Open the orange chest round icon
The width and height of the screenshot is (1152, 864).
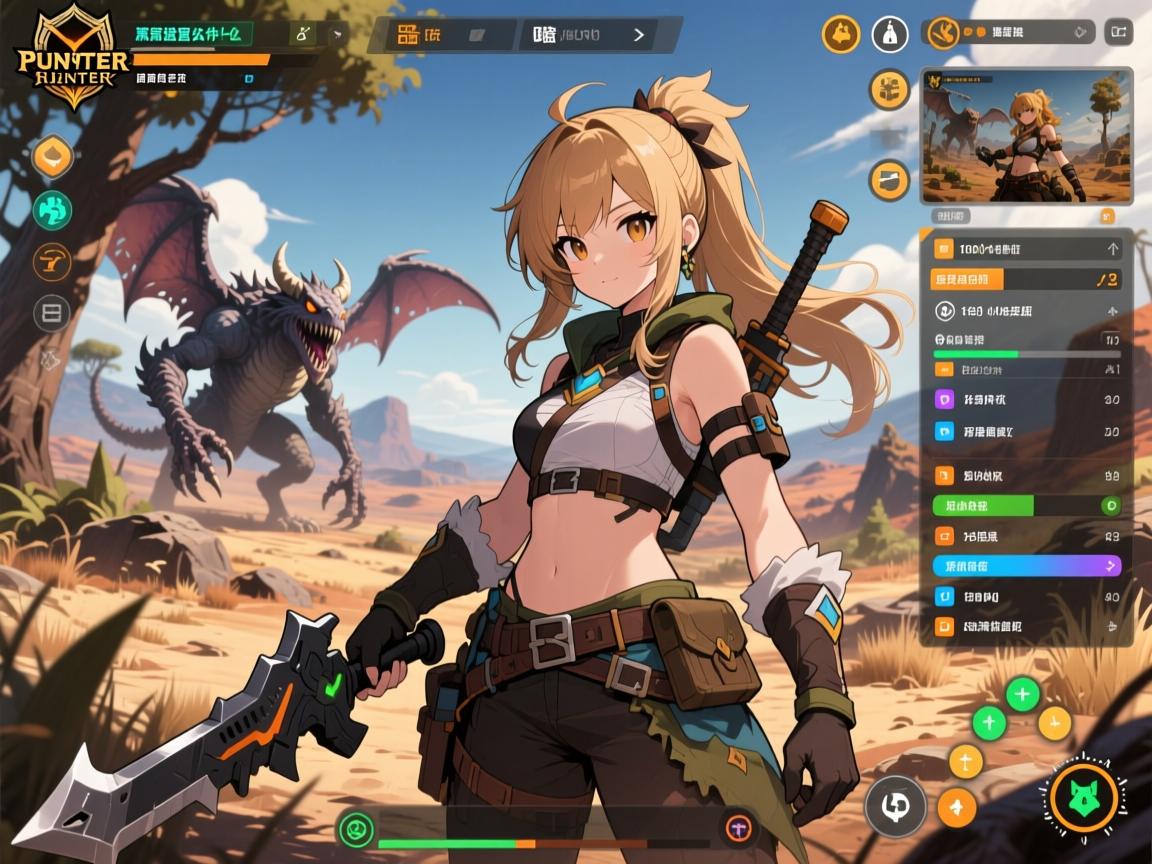(x=888, y=181)
